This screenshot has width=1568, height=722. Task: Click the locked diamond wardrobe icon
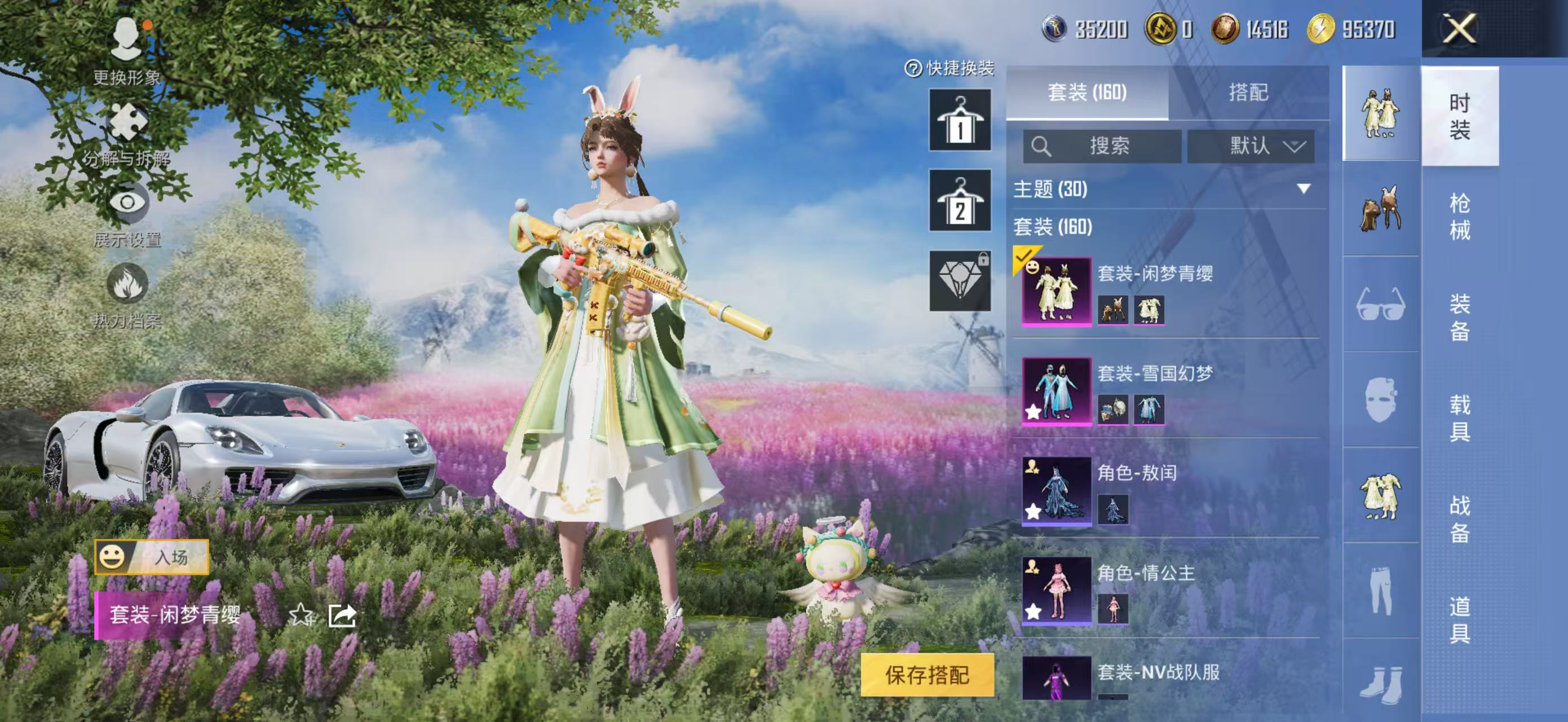(x=960, y=280)
